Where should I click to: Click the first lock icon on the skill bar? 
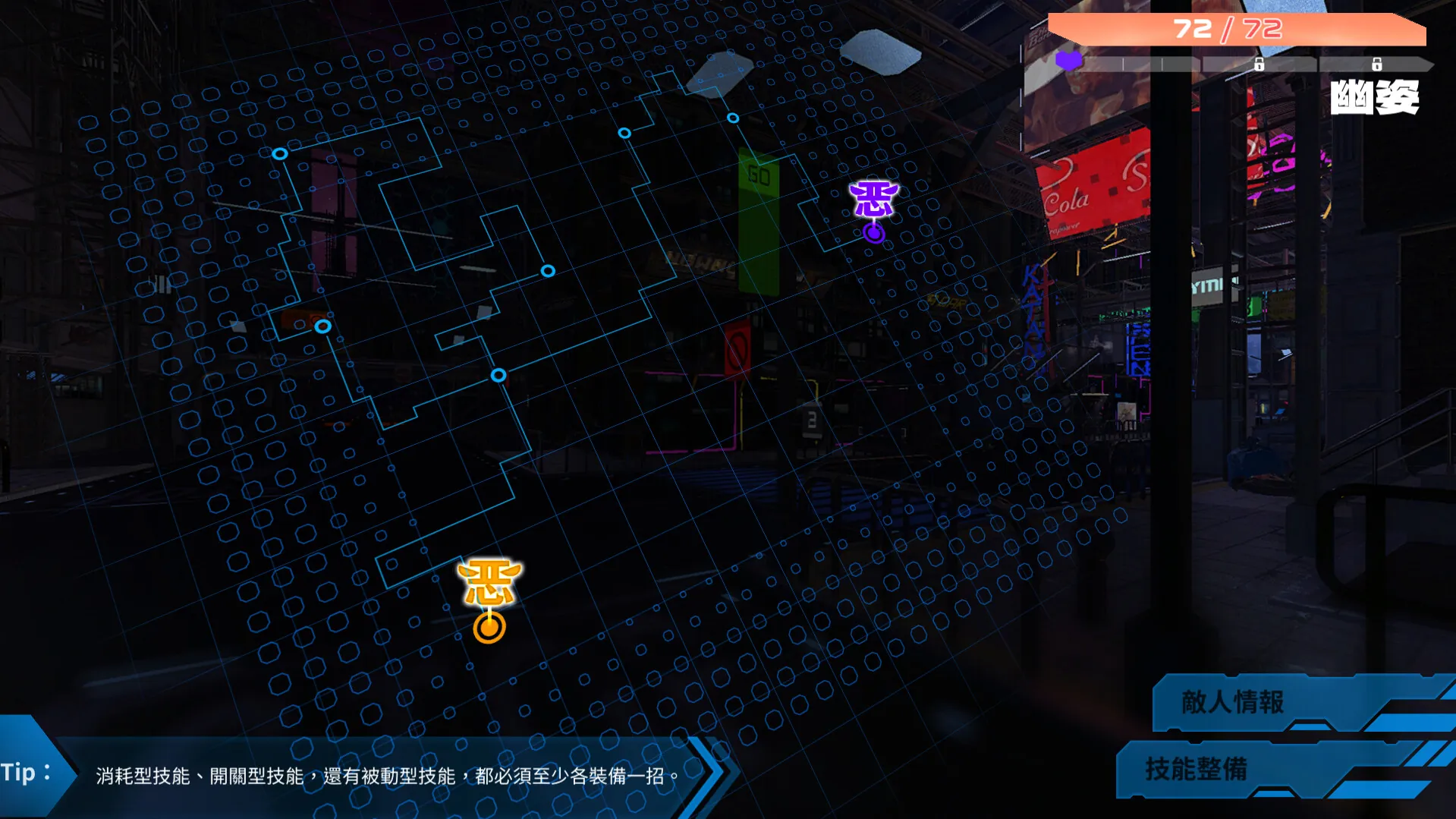pyautogui.click(x=1259, y=65)
